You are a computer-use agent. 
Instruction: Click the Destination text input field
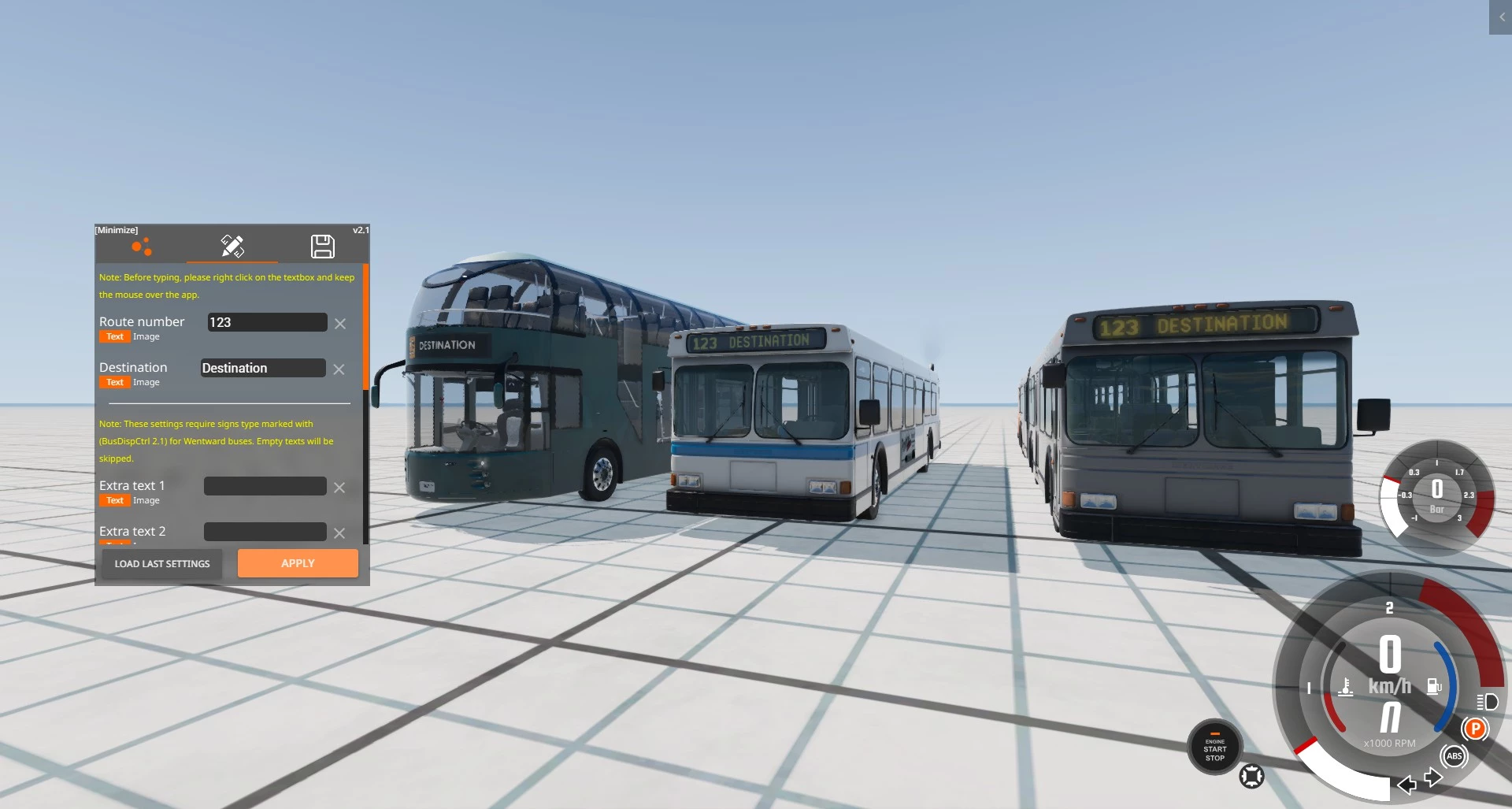tap(263, 367)
